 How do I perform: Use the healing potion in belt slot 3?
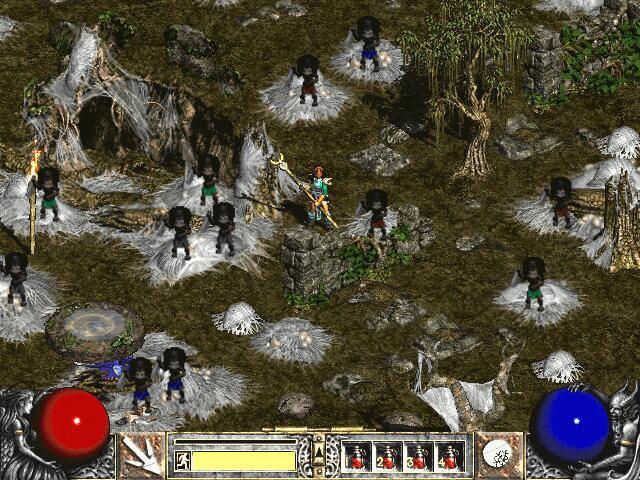419,457
